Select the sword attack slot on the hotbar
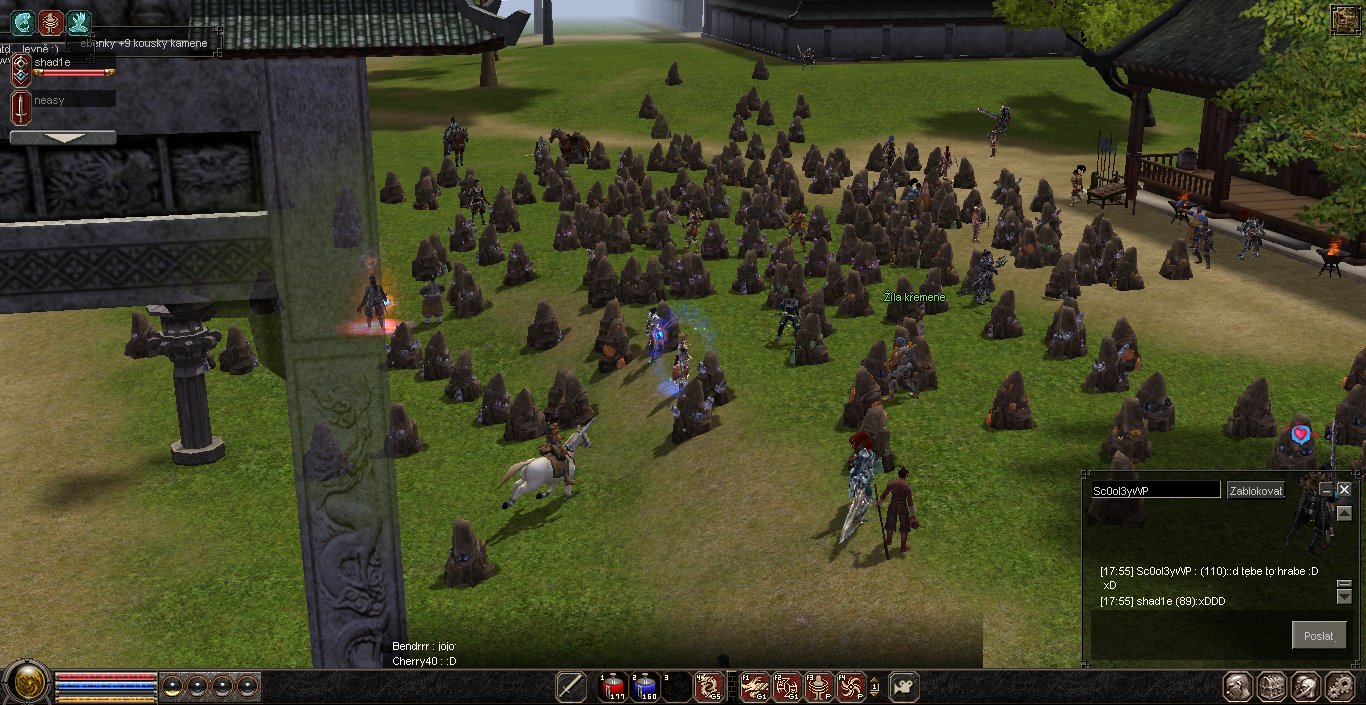This screenshot has width=1366, height=705. pyautogui.click(x=571, y=686)
